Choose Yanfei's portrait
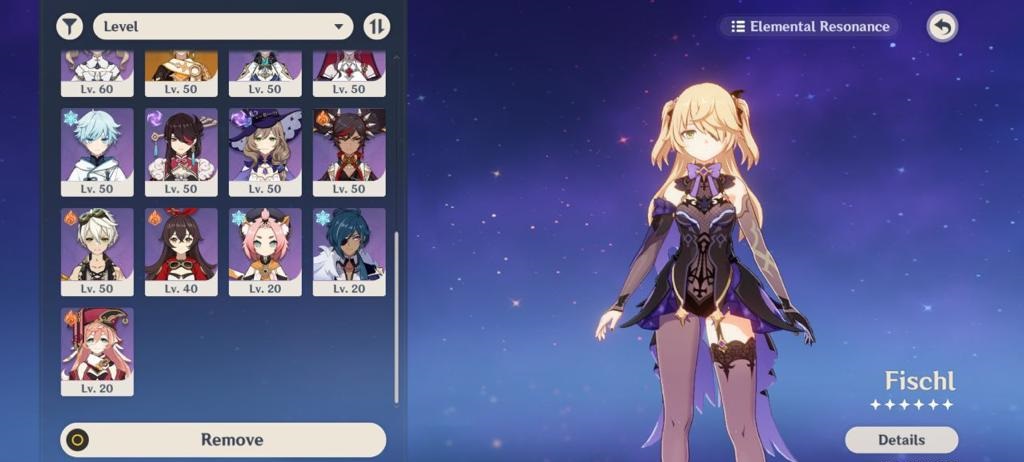This screenshot has width=1024, height=462. pos(97,350)
